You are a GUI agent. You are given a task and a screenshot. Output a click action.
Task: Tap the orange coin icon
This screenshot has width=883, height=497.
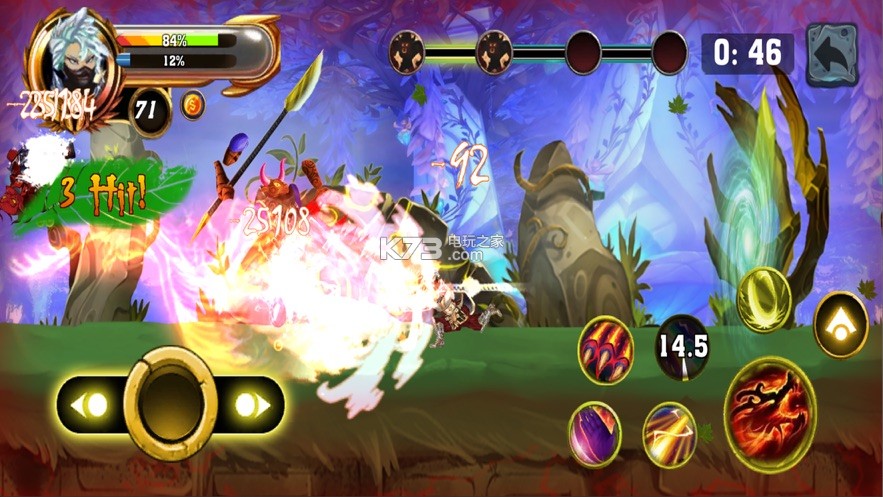(193, 104)
